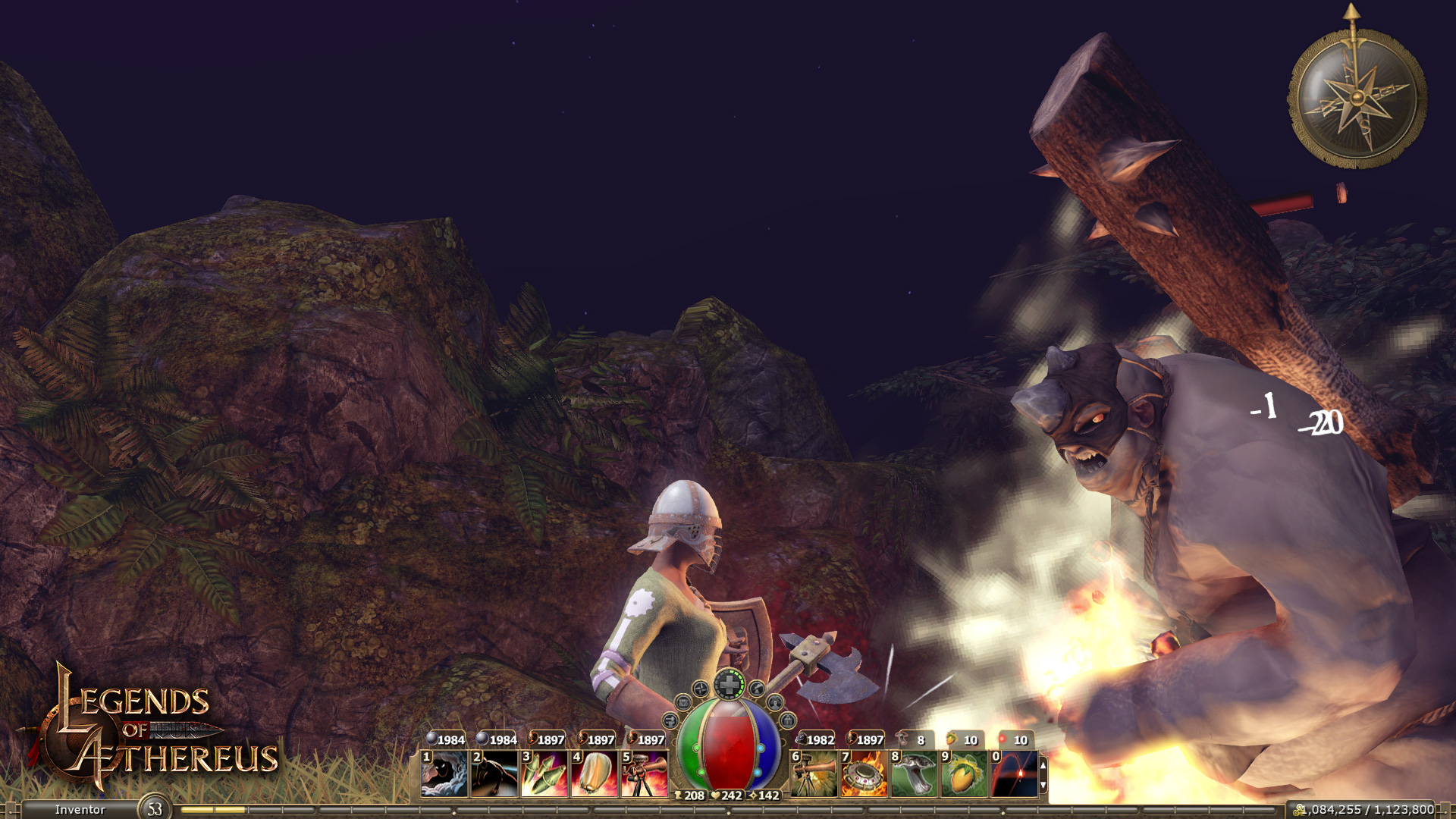The height and width of the screenshot is (819, 1456).
Task: Click the building icon right of the health orb
Action: (789, 720)
